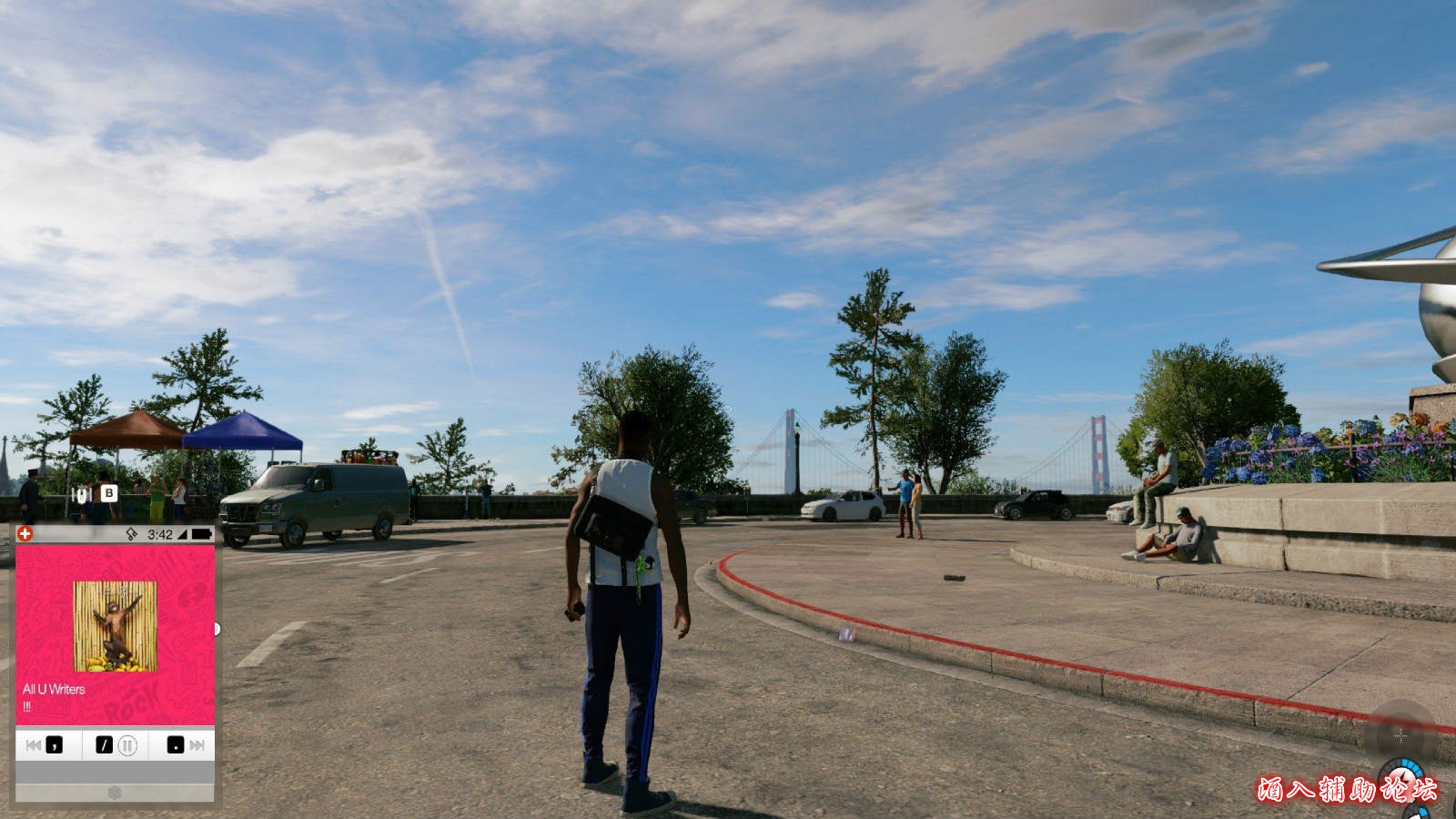1456x819 pixels.
Task: Skip to the next track
Action: 197,745
